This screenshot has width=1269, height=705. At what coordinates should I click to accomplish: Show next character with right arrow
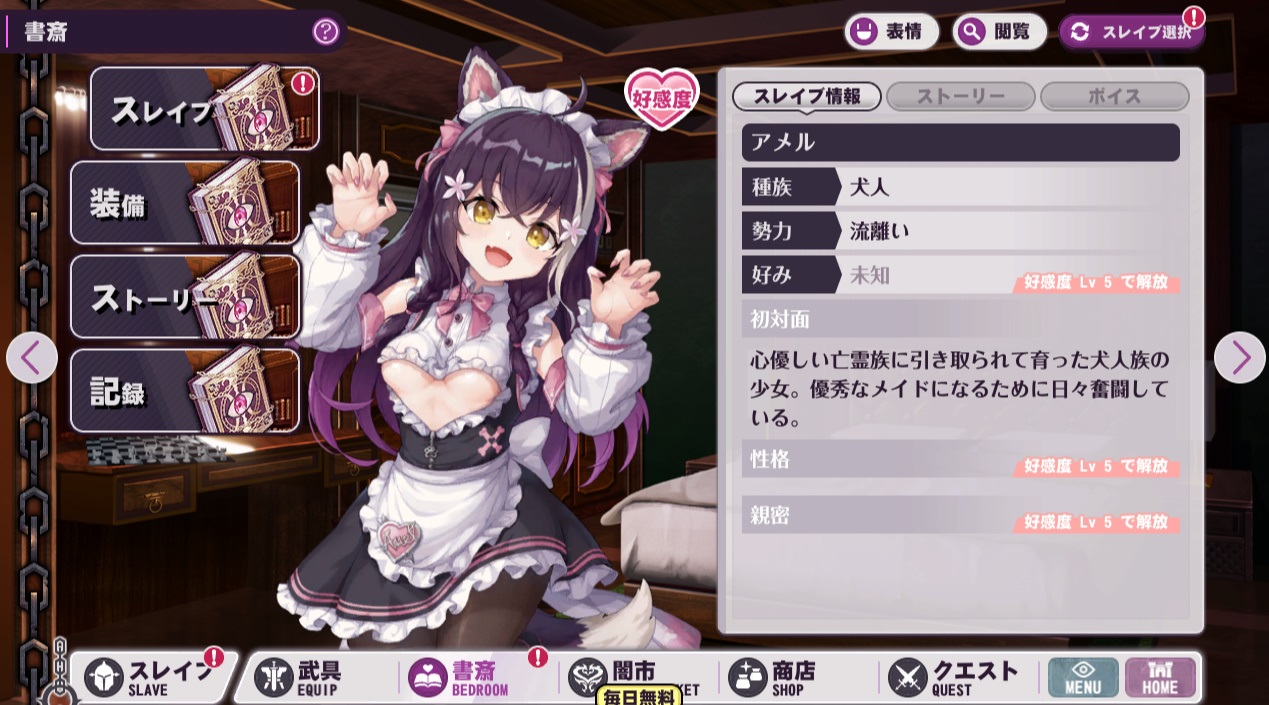pos(1240,357)
